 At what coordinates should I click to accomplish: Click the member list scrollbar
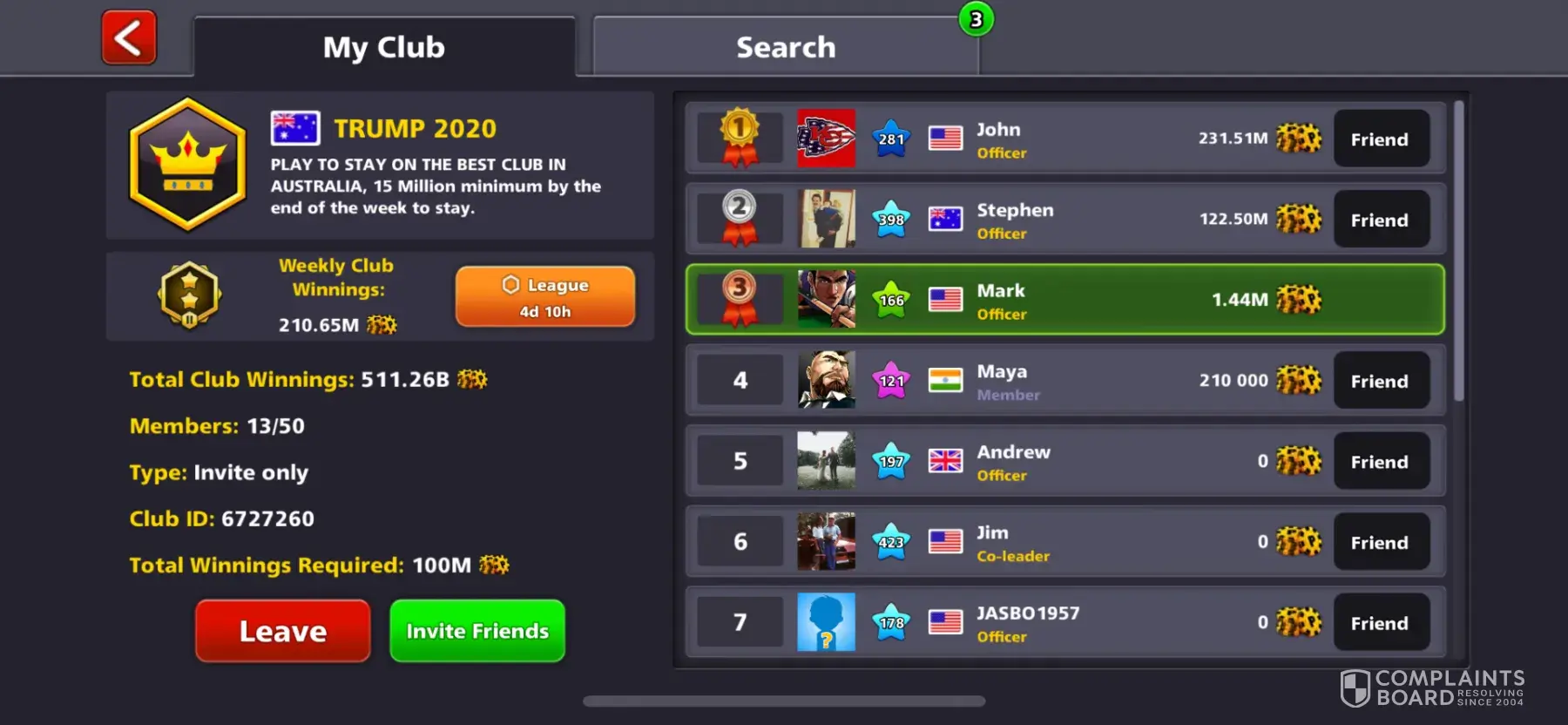pyautogui.click(x=1458, y=253)
